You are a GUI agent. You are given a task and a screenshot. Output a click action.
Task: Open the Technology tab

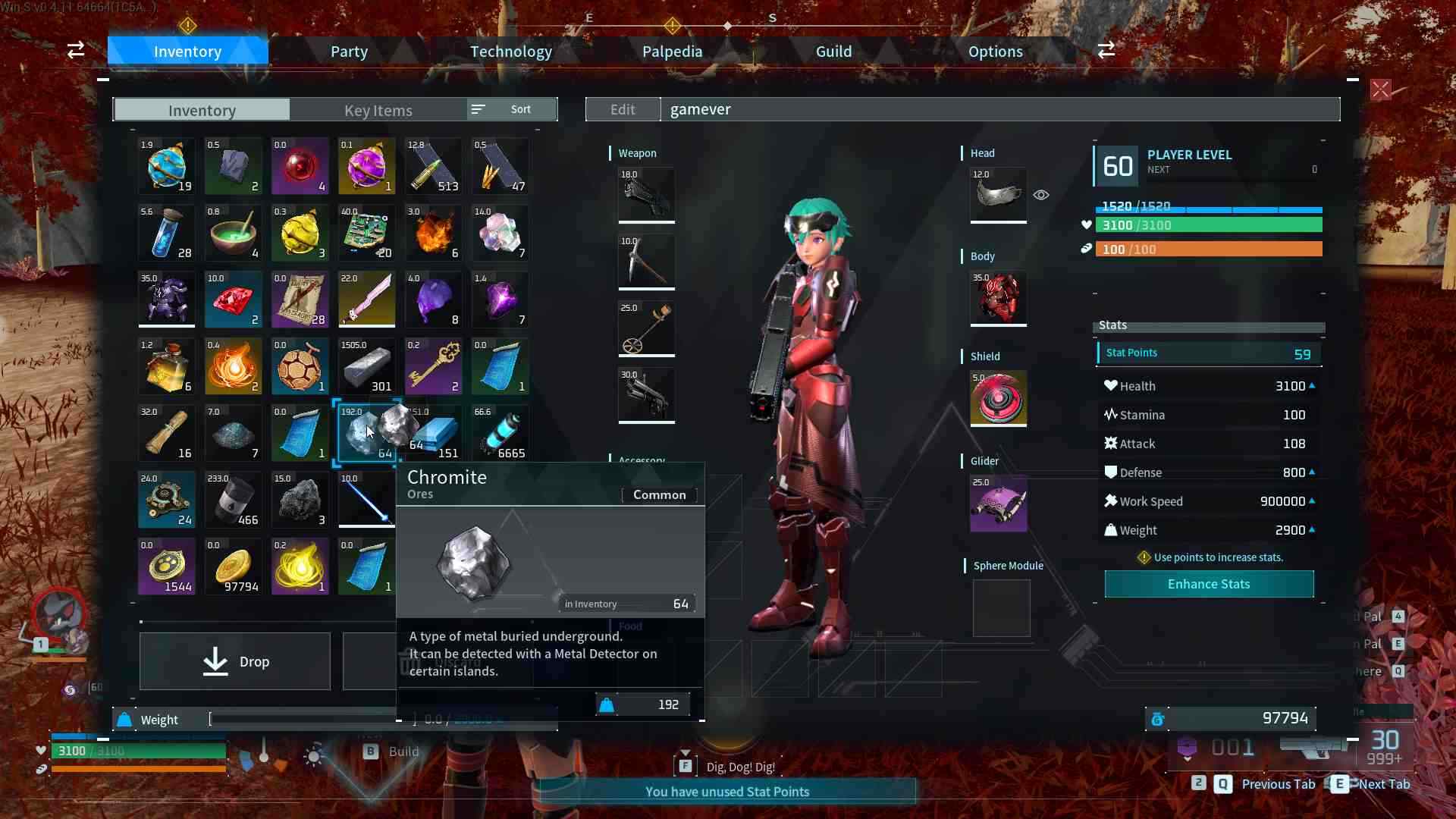pos(510,51)
